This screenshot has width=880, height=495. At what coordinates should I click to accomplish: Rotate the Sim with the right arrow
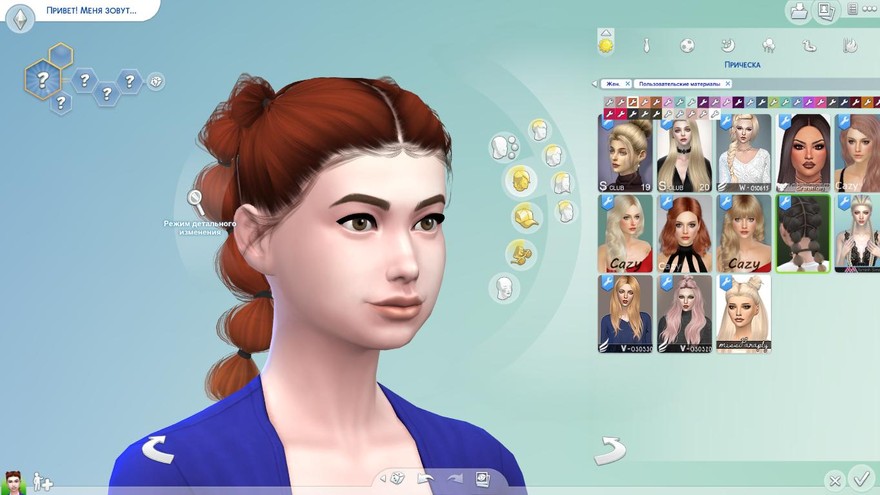point(608,450)
